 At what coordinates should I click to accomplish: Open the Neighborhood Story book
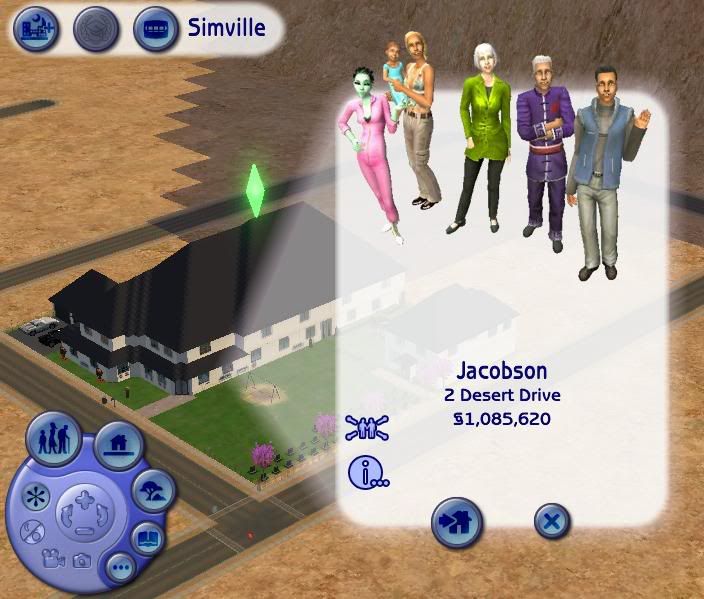[147, 537]
